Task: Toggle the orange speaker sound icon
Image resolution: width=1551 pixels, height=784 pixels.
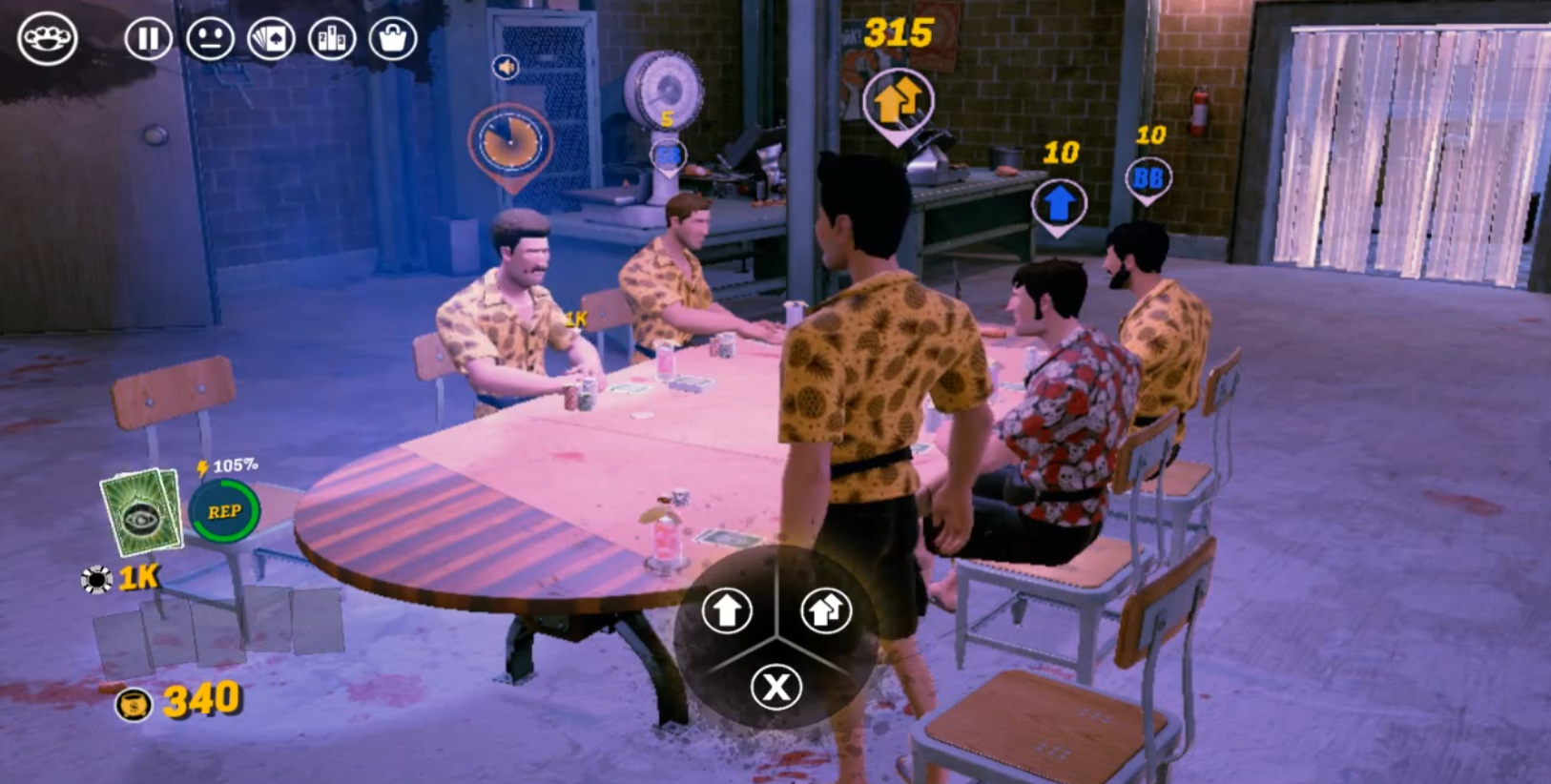Action: pos(506,67)
